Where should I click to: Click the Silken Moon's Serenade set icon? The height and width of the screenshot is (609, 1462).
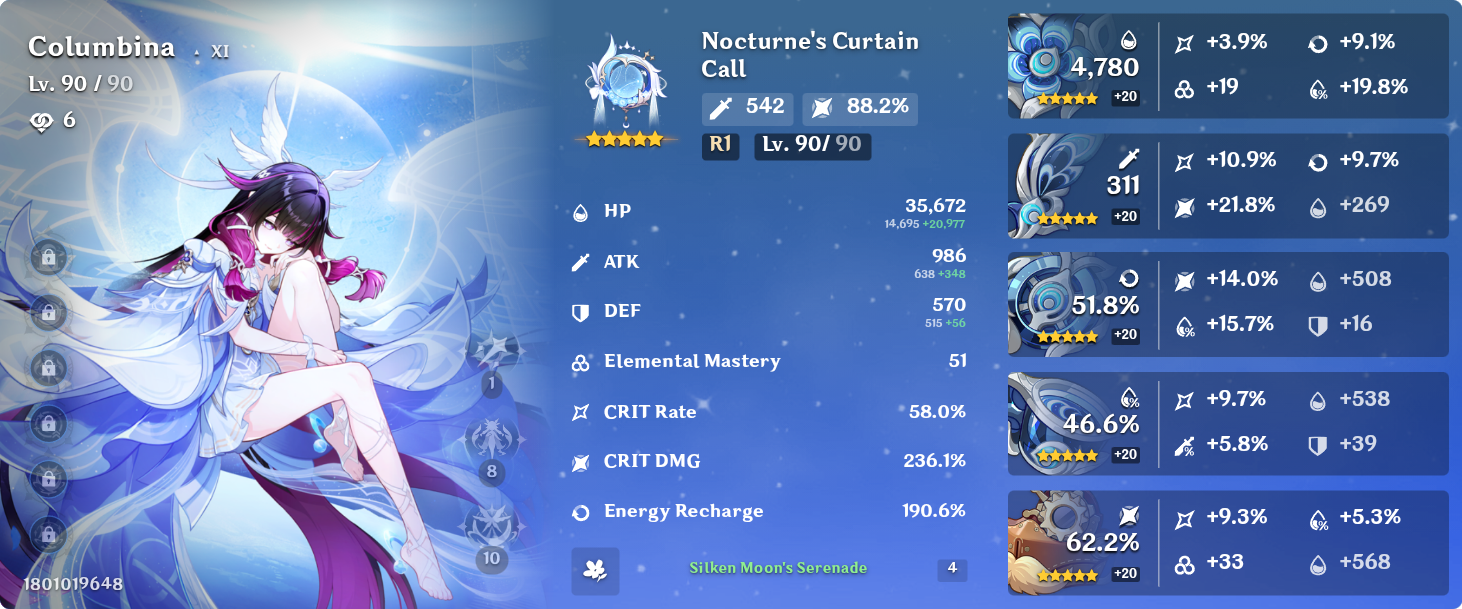[x=595, y=570]
